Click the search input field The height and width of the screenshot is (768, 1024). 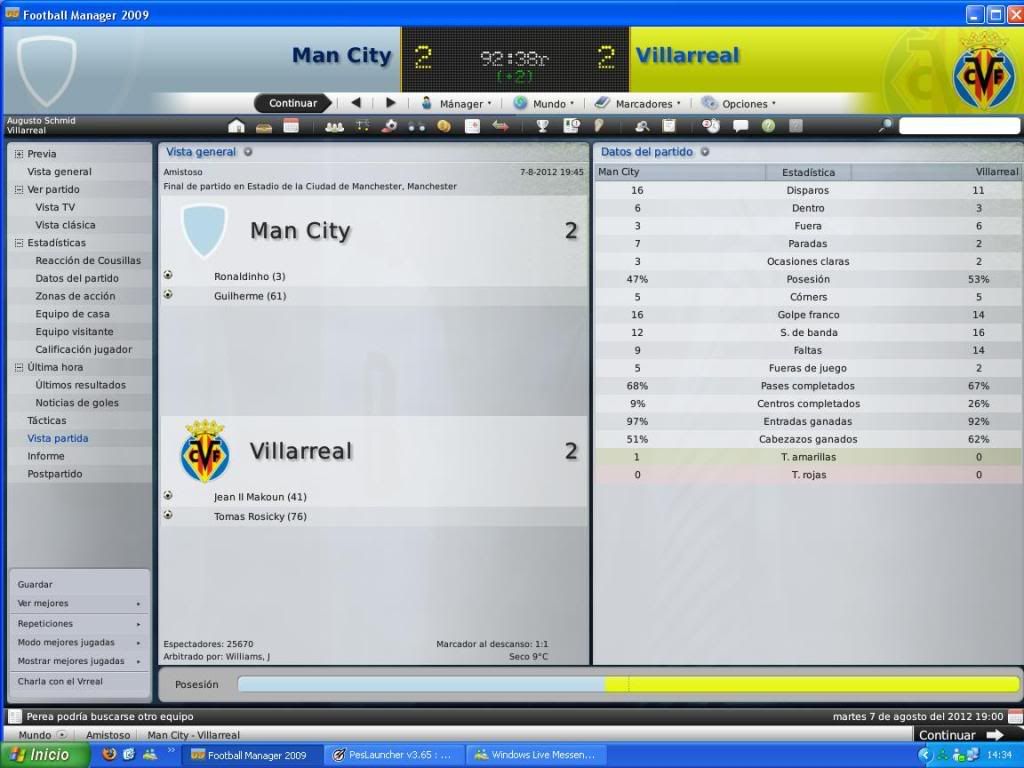(x=957, y=126)
